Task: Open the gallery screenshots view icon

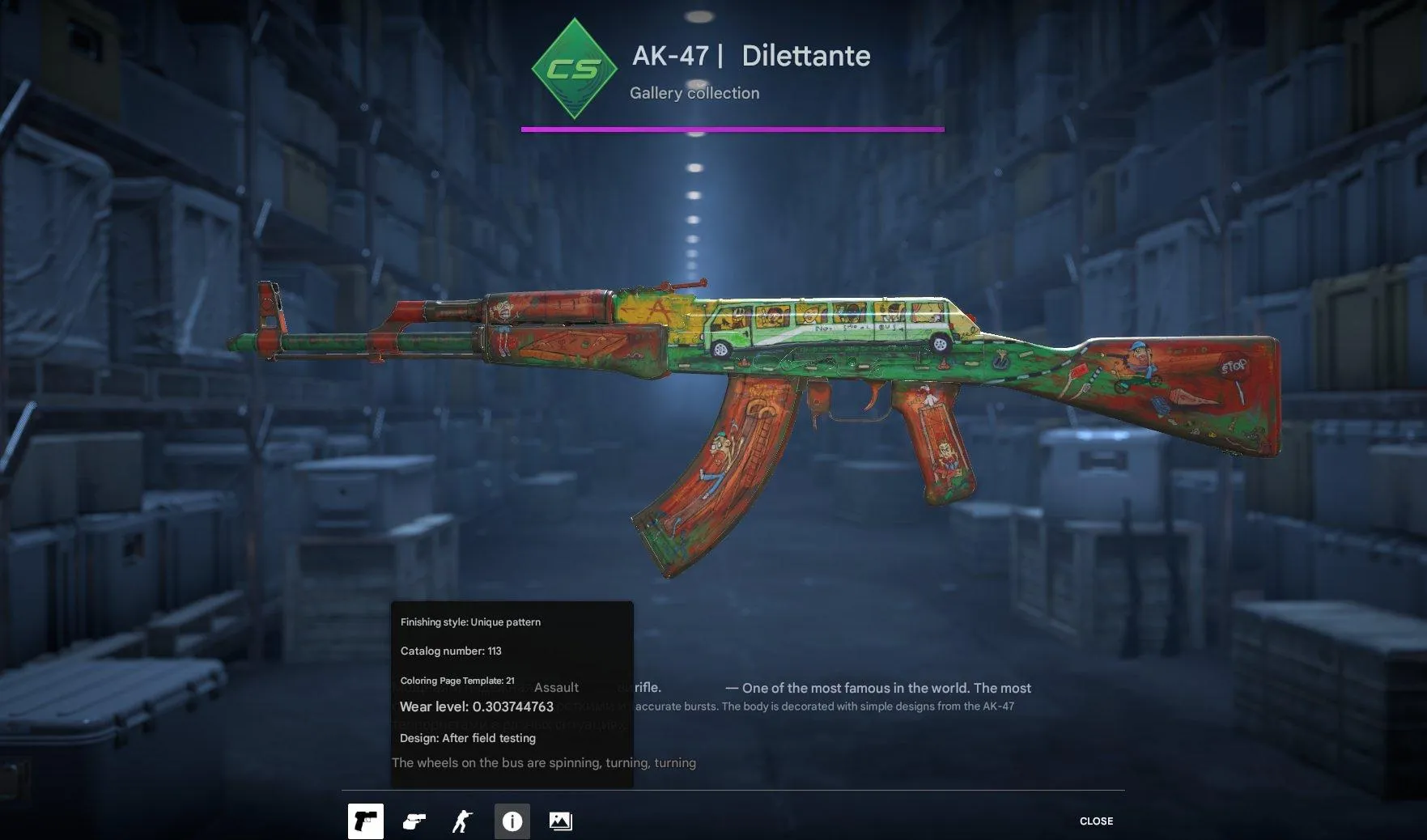Action: tap(560, 821)
